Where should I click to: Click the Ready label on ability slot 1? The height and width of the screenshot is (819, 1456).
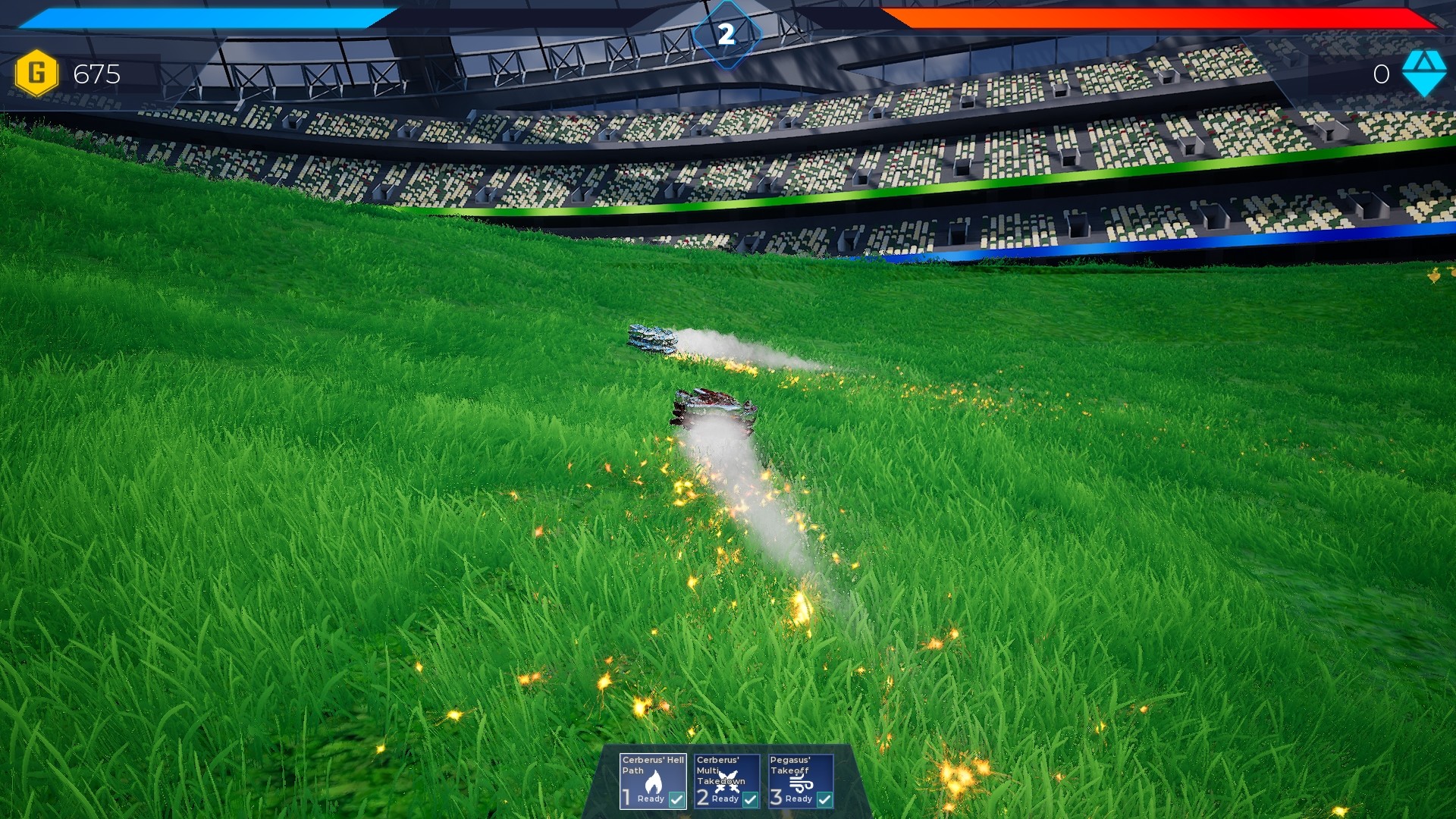click(x=650, y=799)
